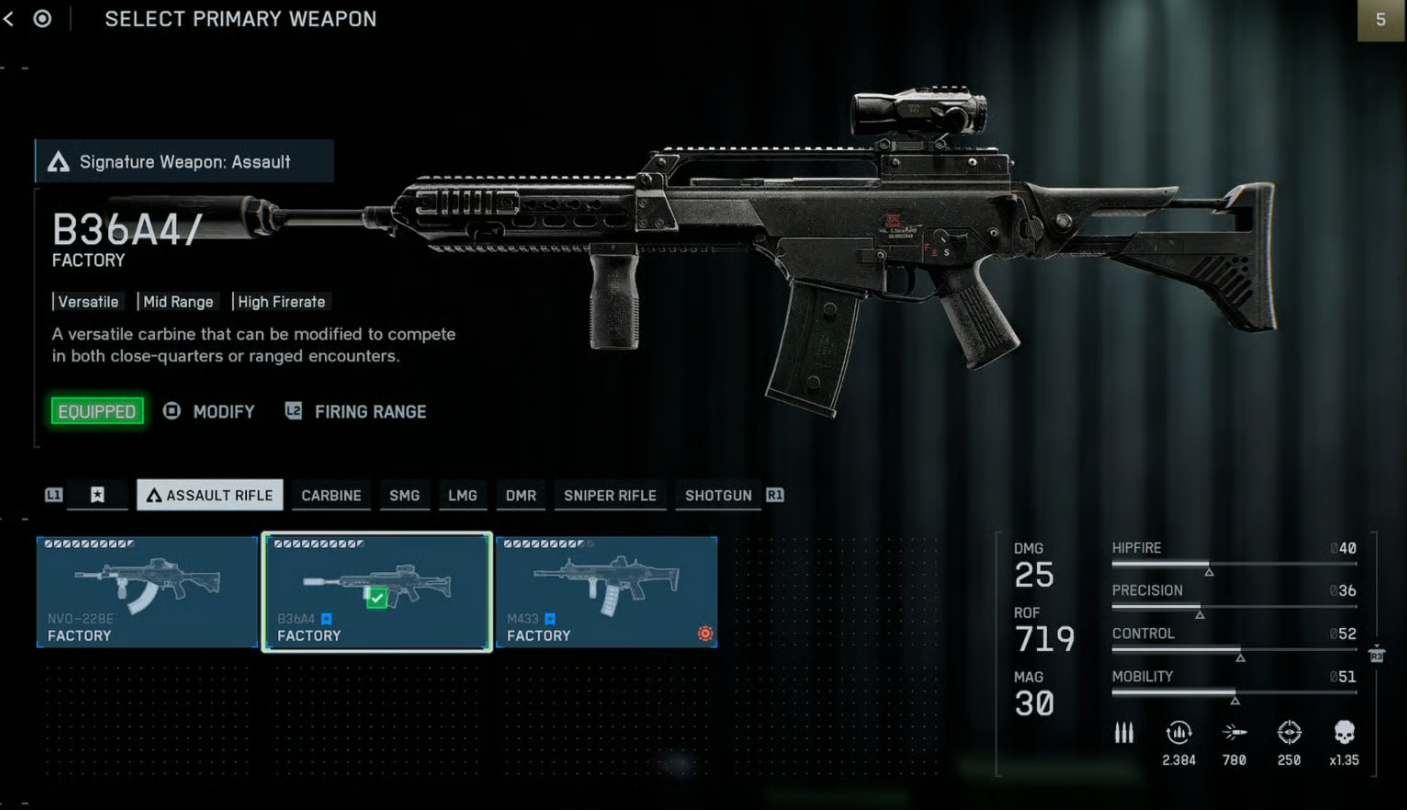Viewport: 1407px width, 810px height.
Task: Select the NVO-228E Factory weapon tile
Action: 148,592
